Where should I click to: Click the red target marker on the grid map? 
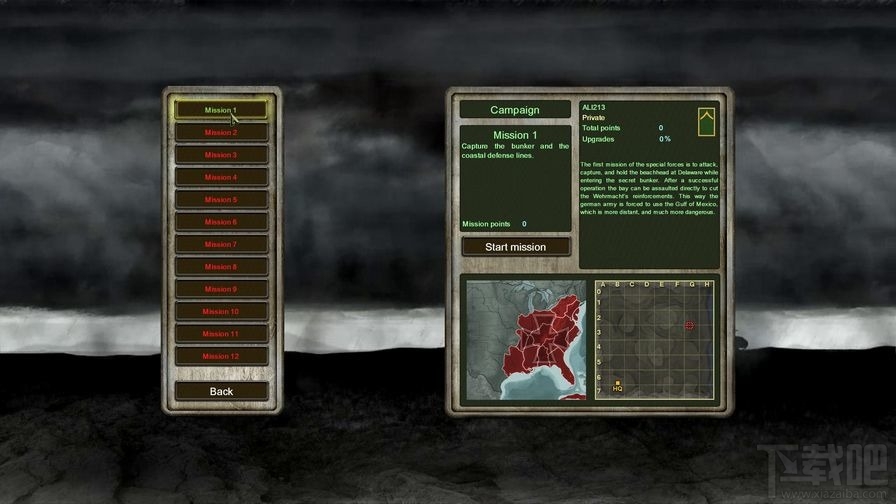coord(689,326)
